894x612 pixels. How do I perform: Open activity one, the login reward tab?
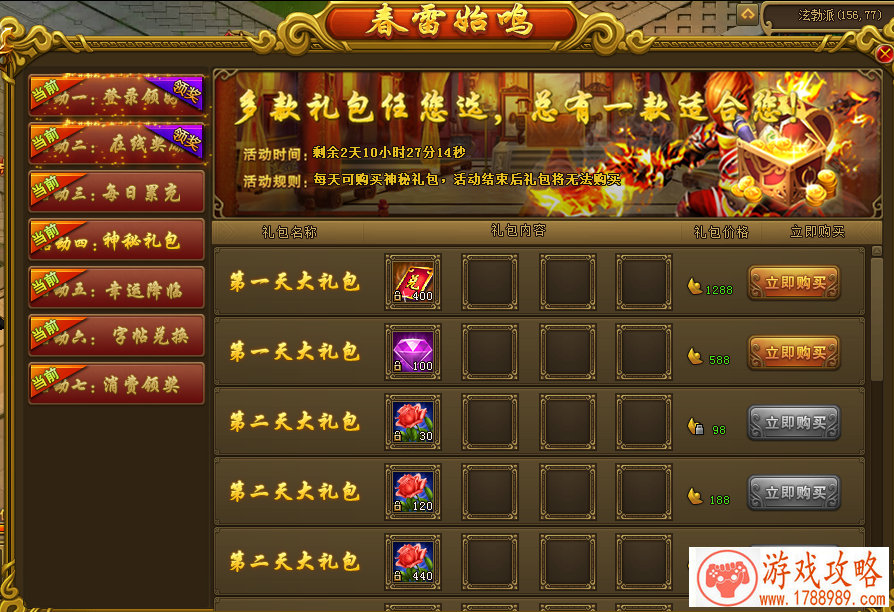[x=117, y=94]
